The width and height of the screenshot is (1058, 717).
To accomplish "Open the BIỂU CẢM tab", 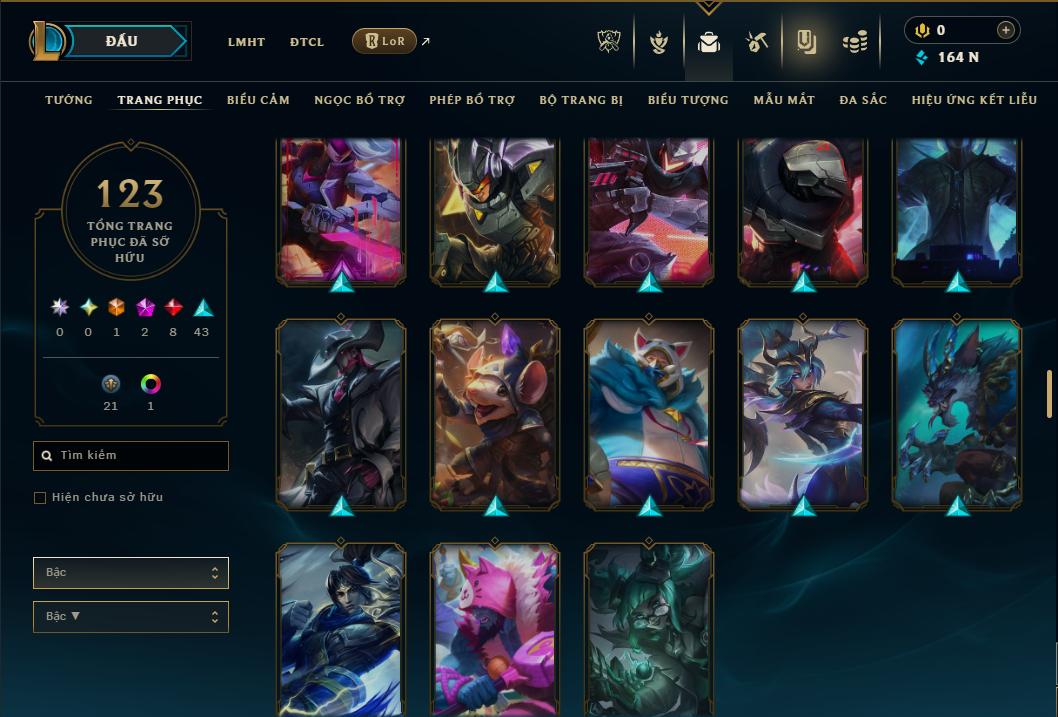I will 258,100.
